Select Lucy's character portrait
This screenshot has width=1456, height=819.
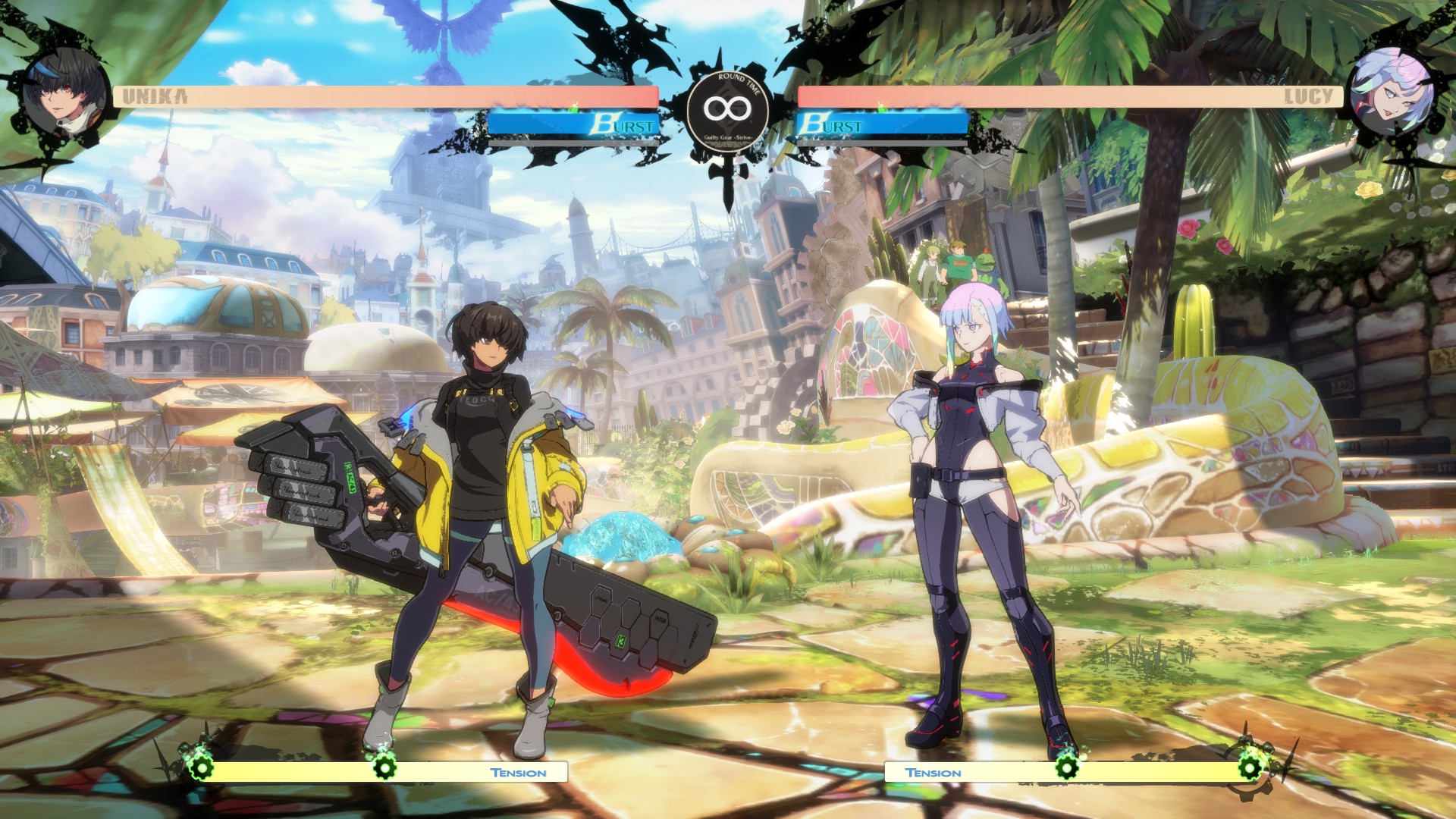tap(1393, 93)
